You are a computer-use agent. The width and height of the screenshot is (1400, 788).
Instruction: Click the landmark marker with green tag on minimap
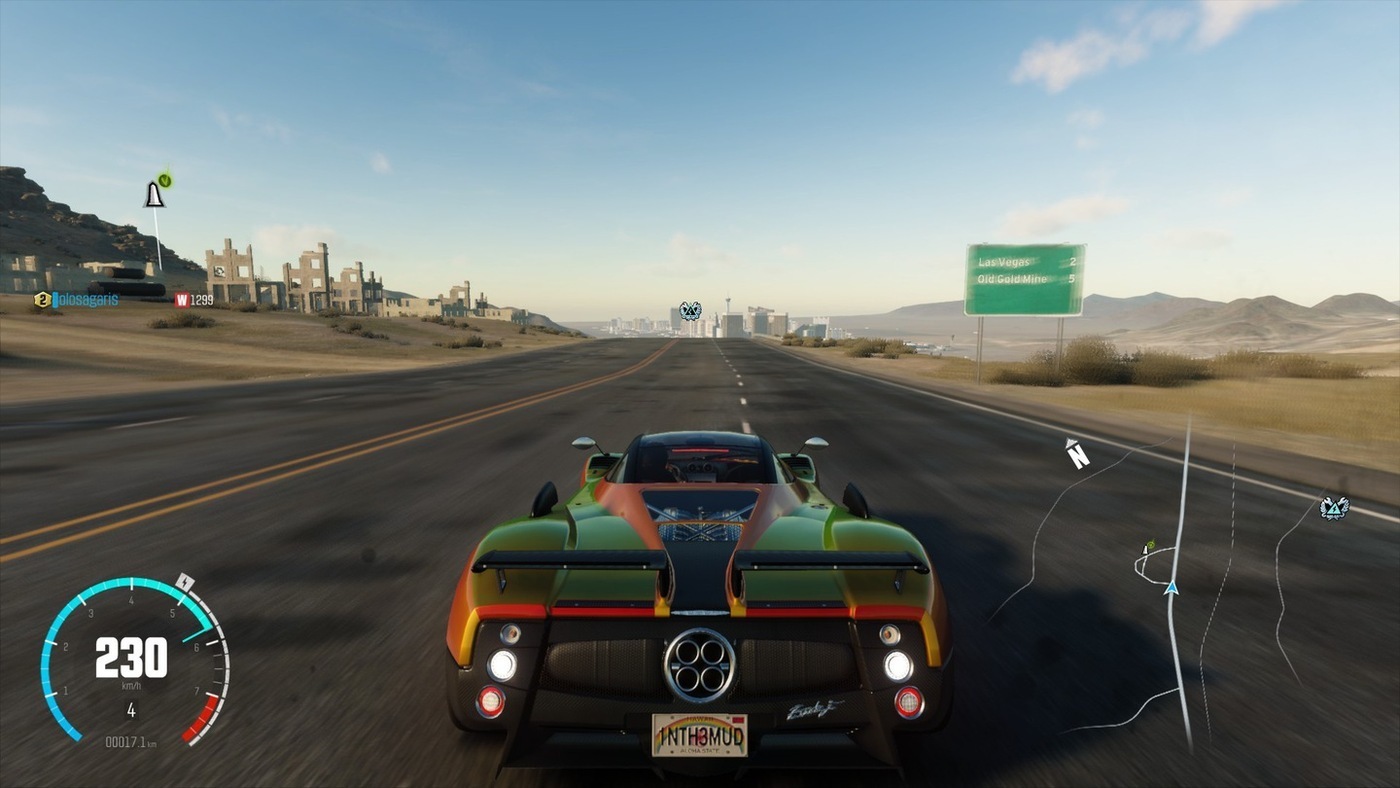1149,547
